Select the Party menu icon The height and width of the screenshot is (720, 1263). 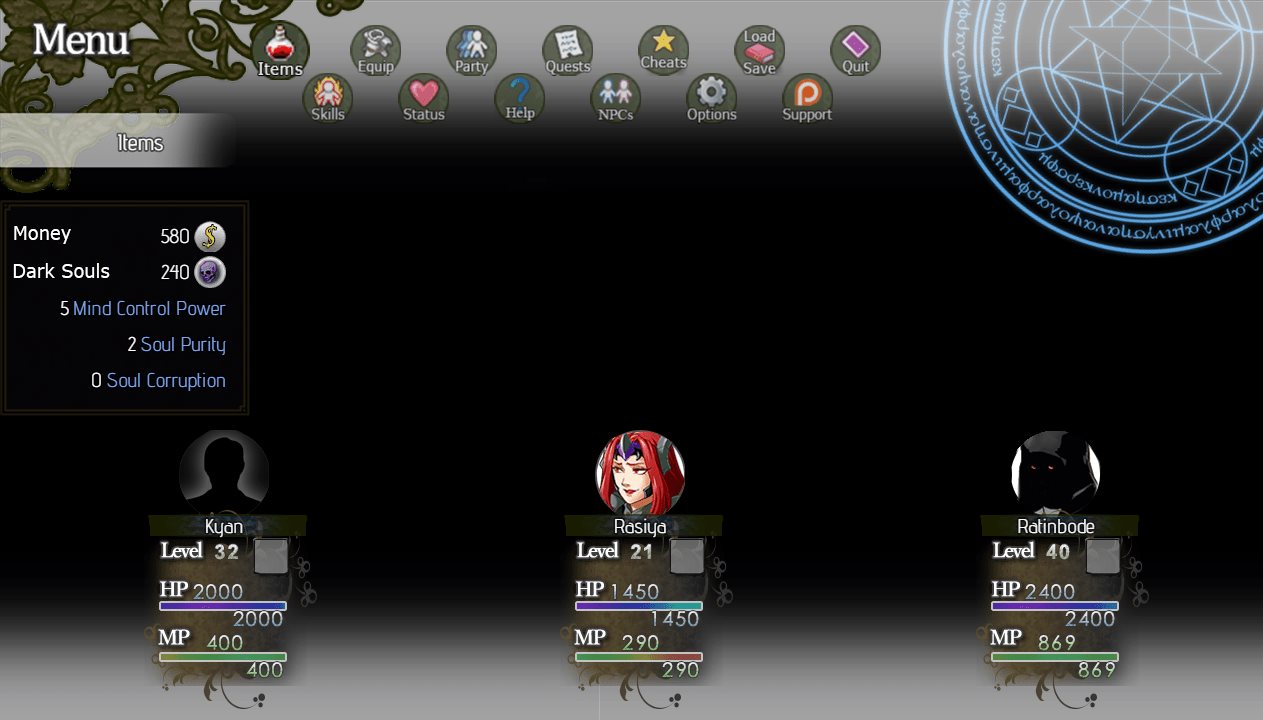tap(471, 50)
